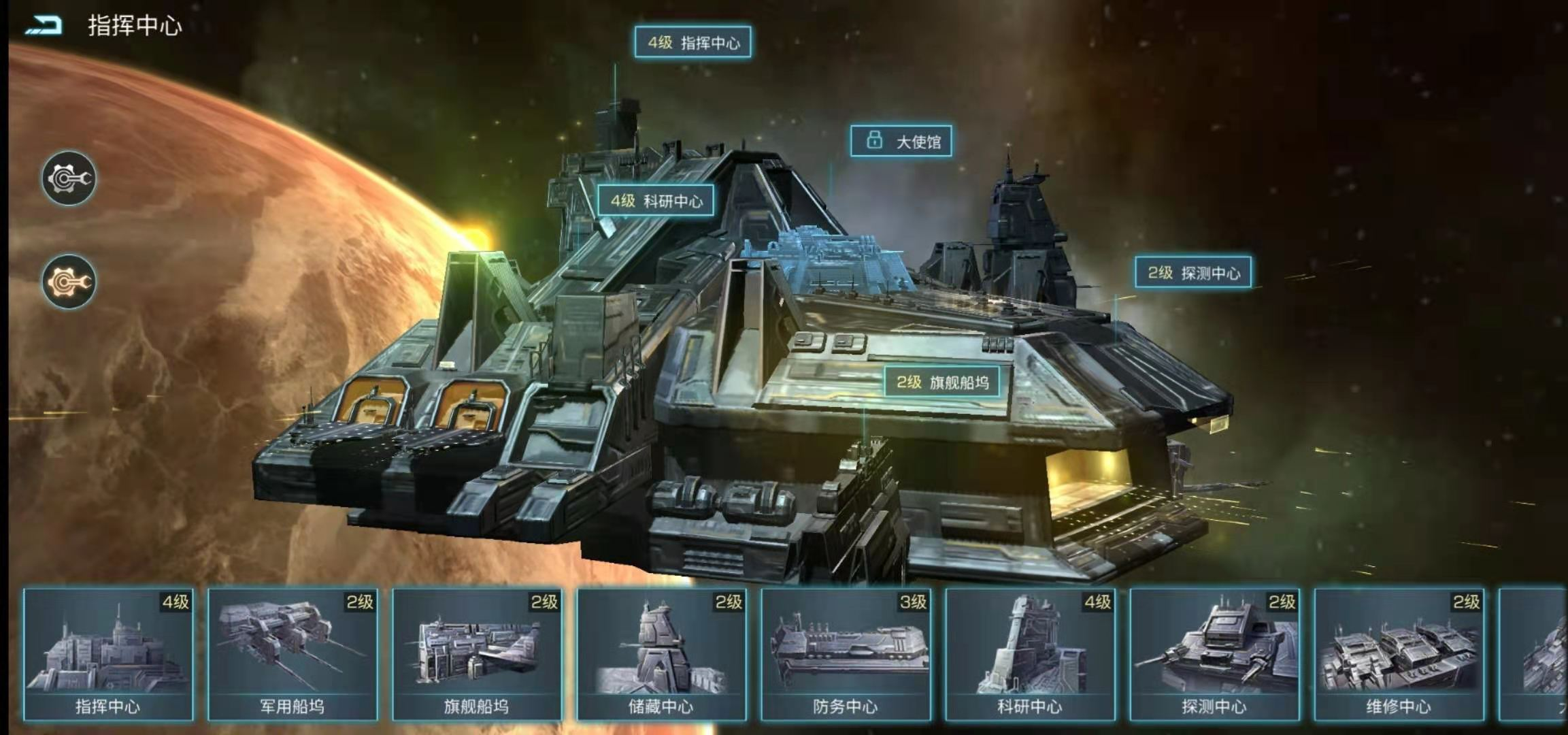Open the 防务中心 building card

(x=846, y=654)
